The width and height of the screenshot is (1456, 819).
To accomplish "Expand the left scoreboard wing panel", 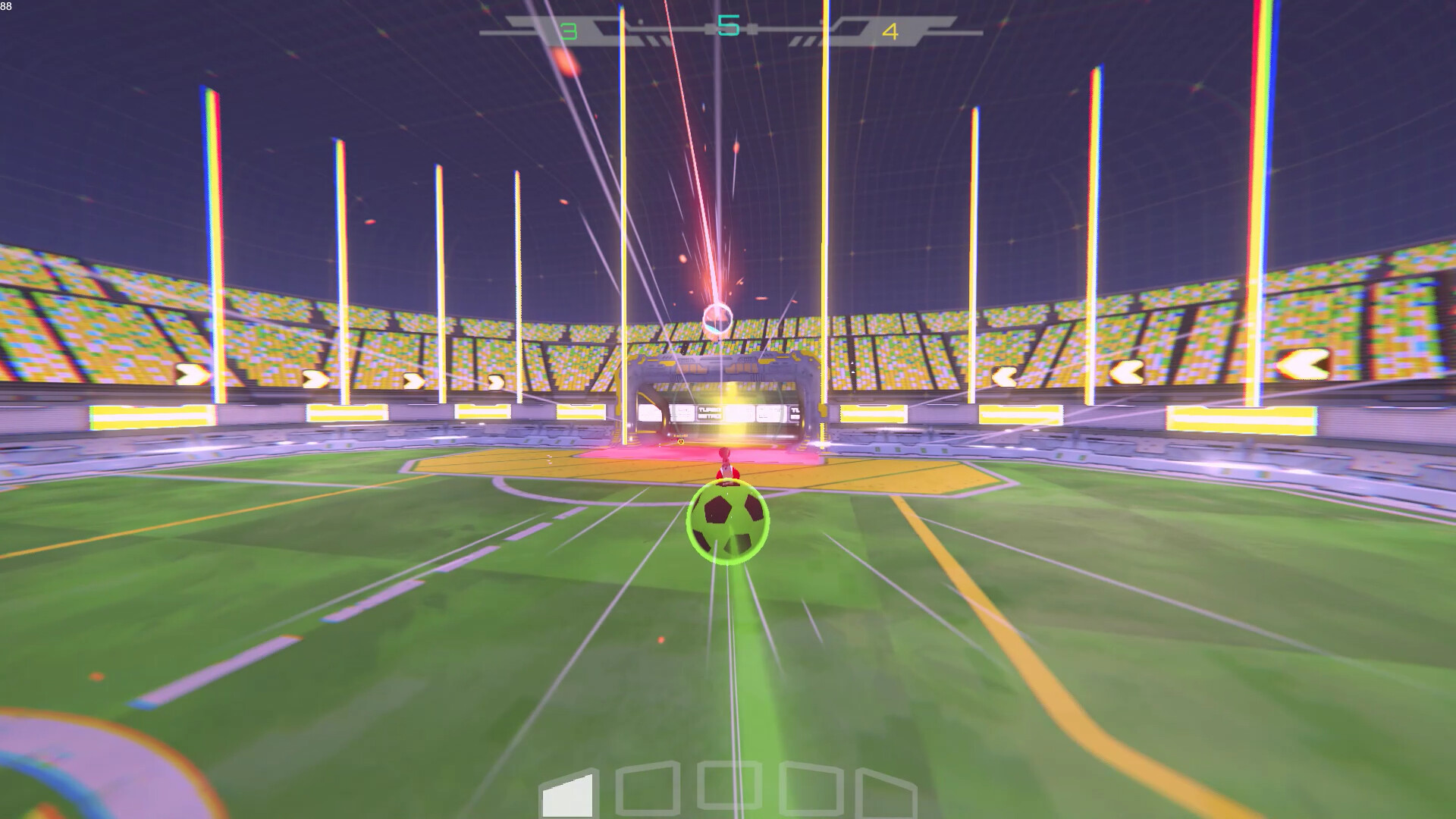I will (x=531, y=25).
